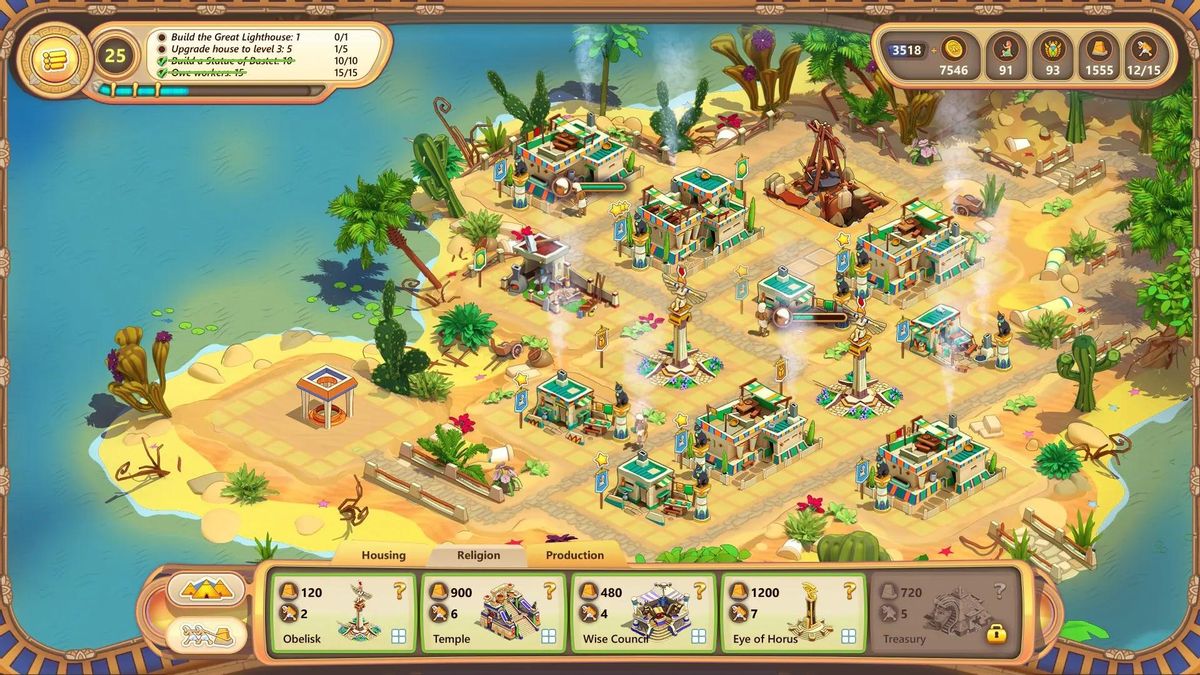Viewport: 1200px width, 675px height.
Task: Switch to the Housing tab
Action: tap(383, 555)
